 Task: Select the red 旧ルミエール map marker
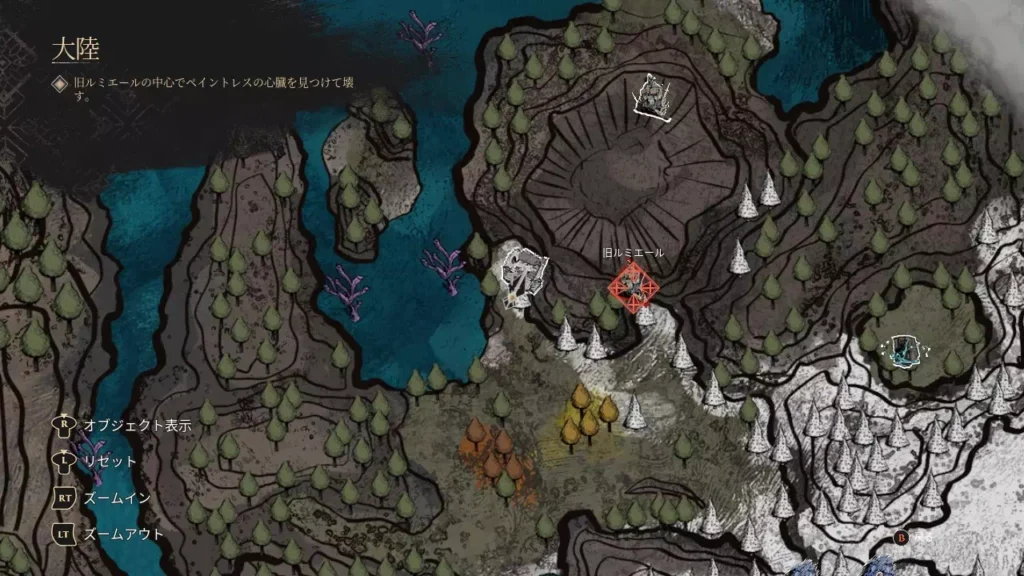633,288
